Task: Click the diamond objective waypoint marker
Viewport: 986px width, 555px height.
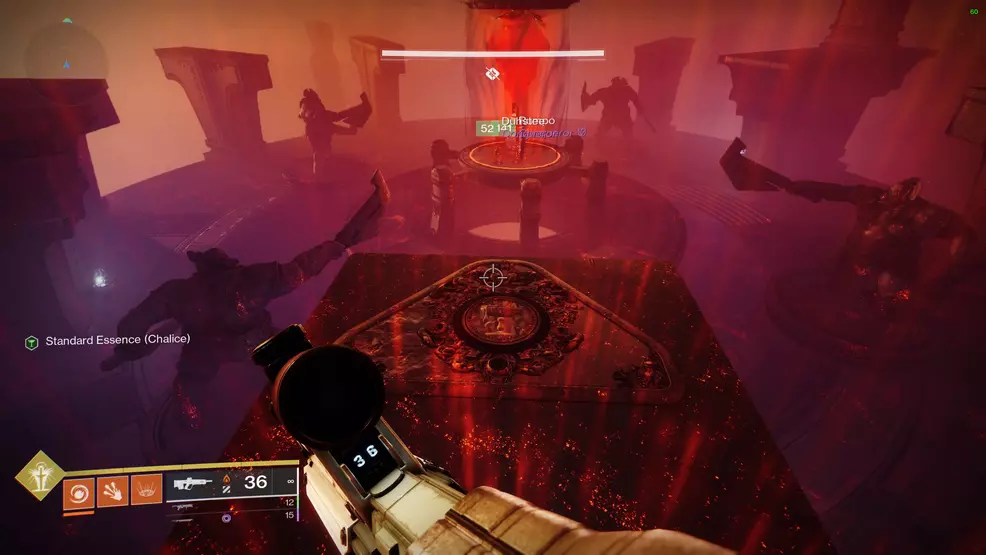Action: [492, 73]
